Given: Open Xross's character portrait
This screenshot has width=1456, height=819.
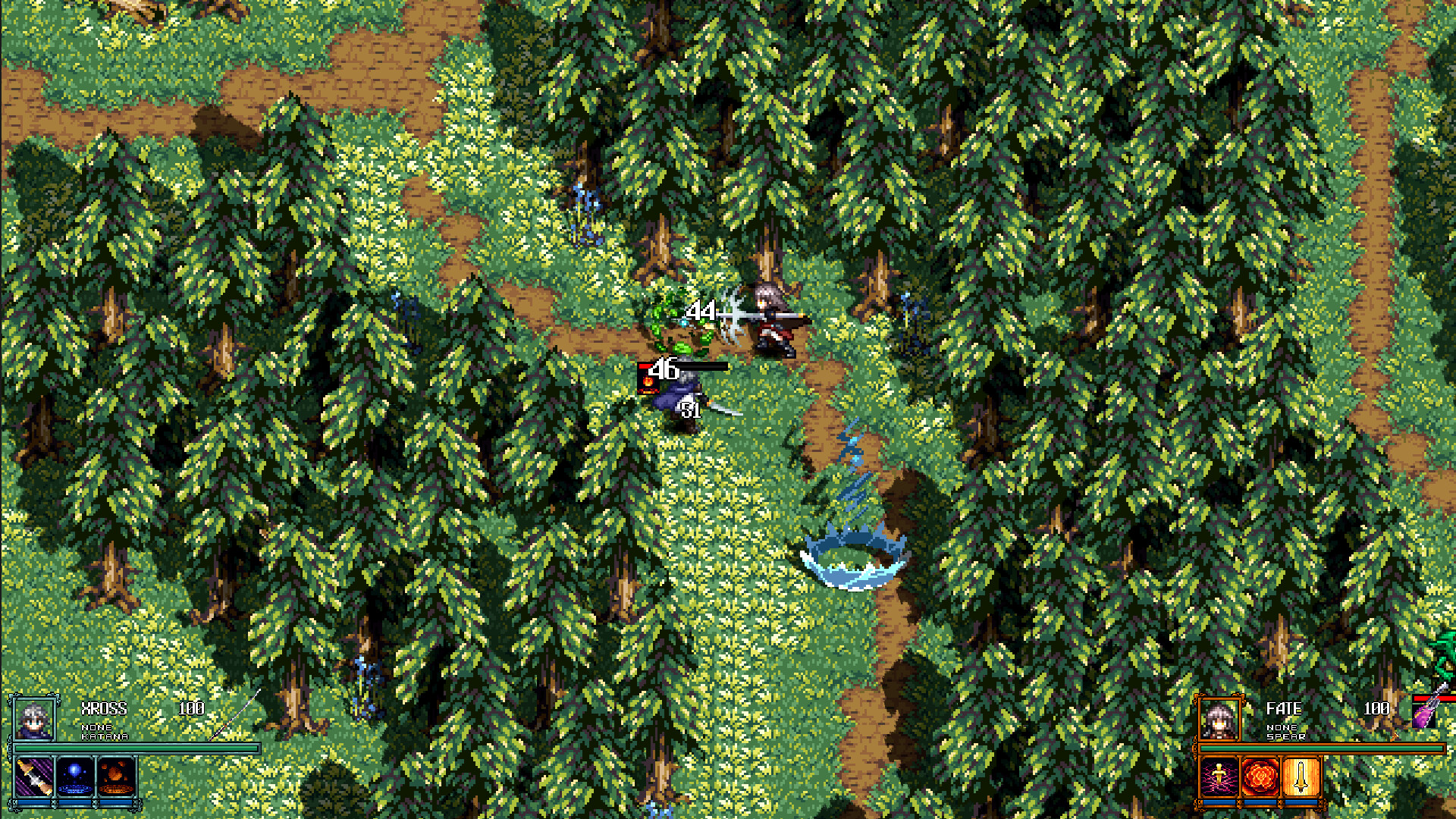Looking at the screenshot, I should pos(34,720).
